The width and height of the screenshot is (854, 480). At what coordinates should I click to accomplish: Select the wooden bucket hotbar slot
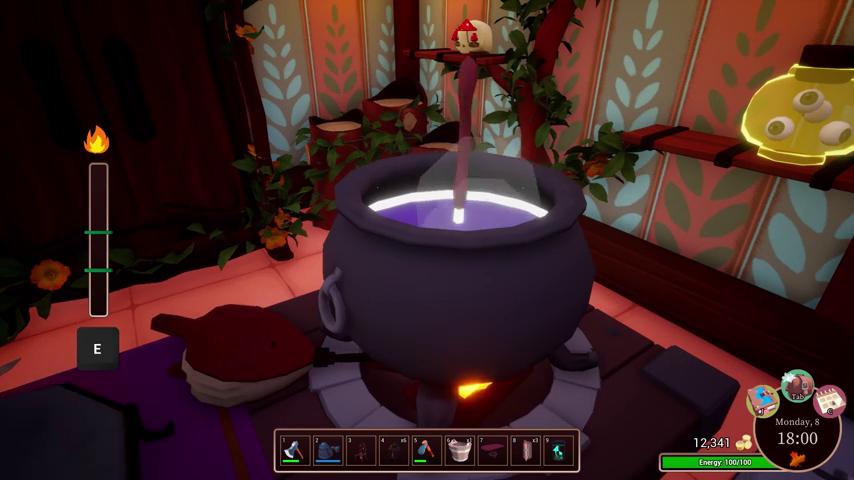tap(459, 450)
